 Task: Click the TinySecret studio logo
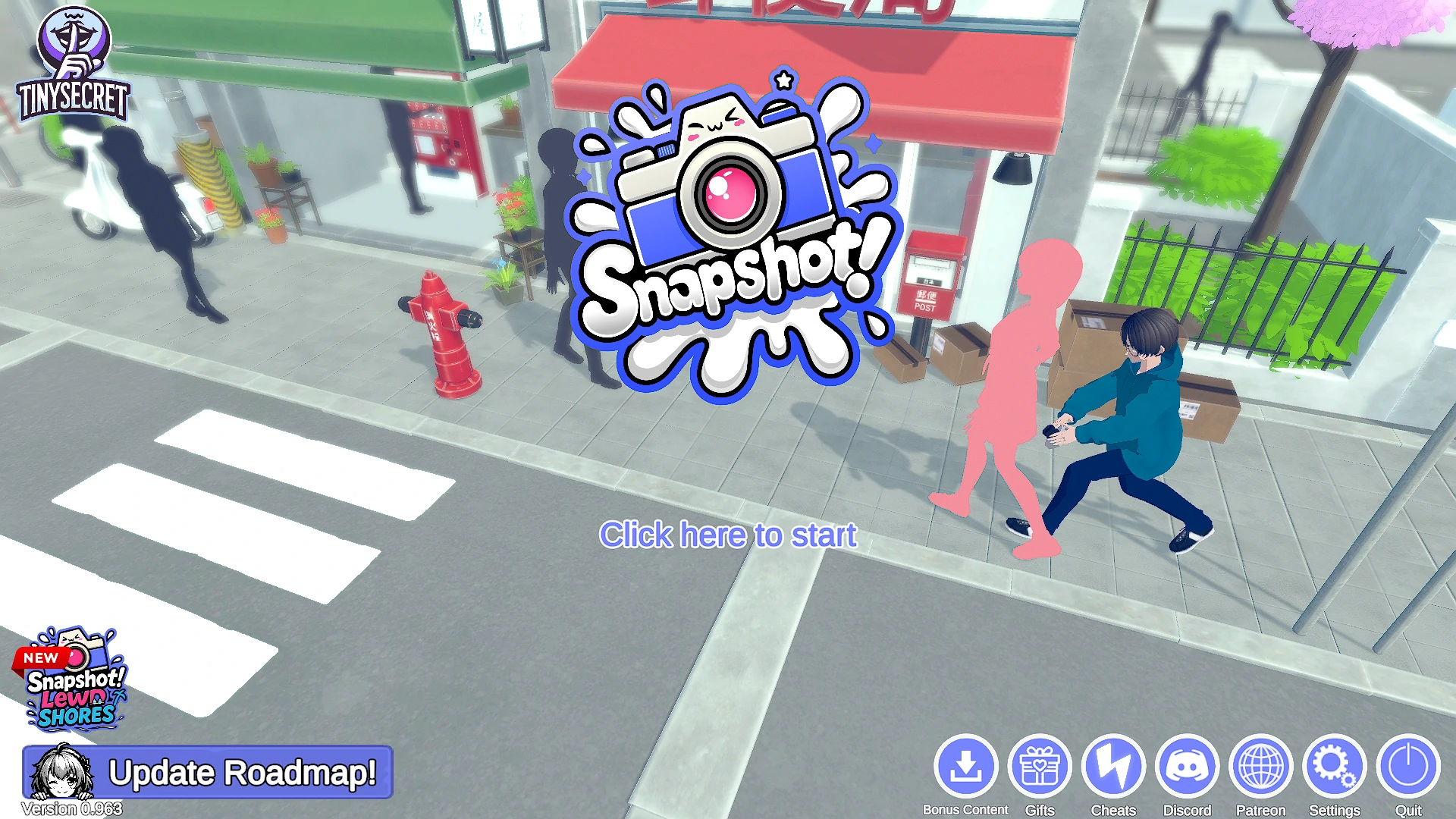[74, 64]
